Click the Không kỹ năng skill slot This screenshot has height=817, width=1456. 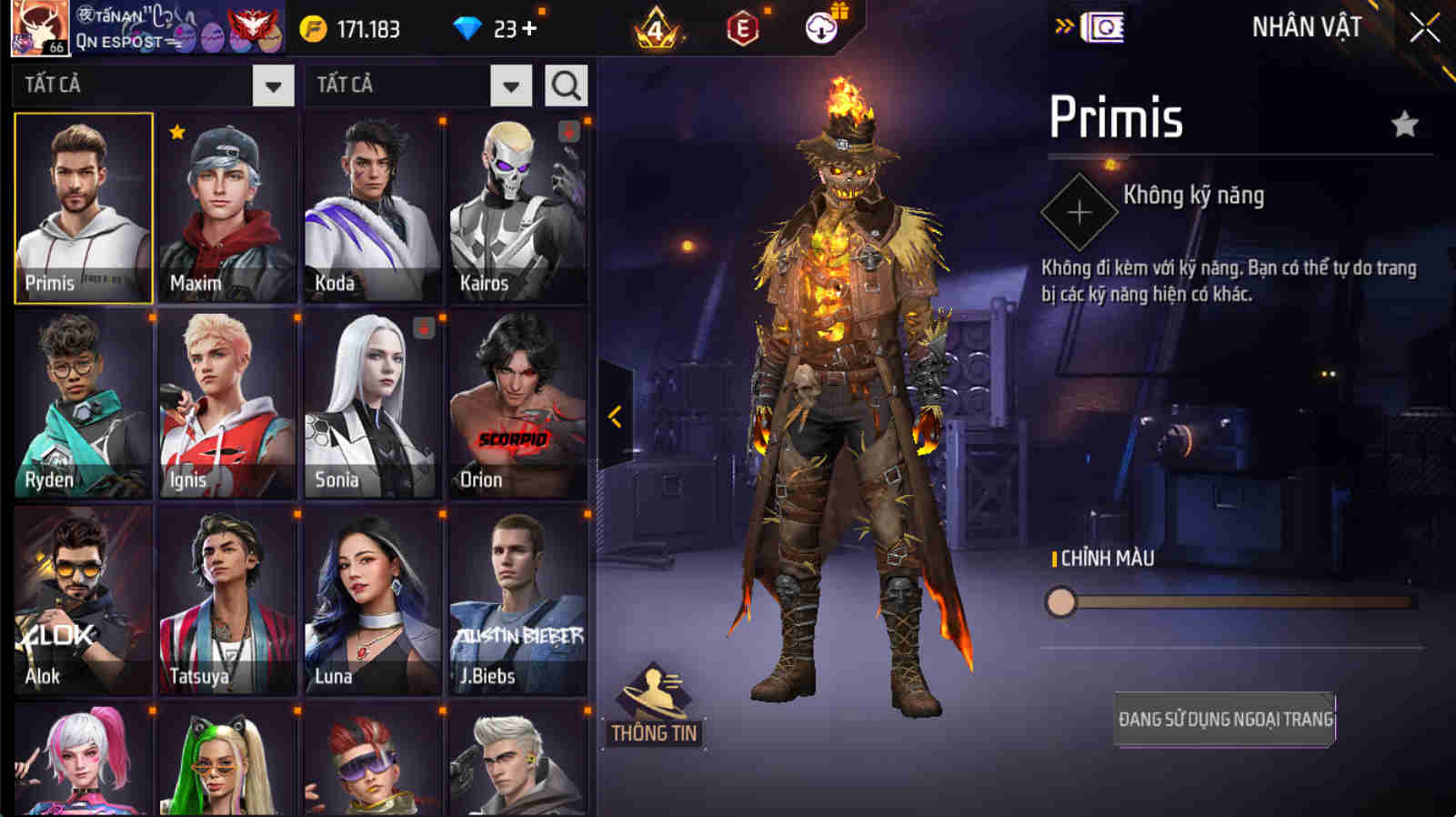[1079, 211]
